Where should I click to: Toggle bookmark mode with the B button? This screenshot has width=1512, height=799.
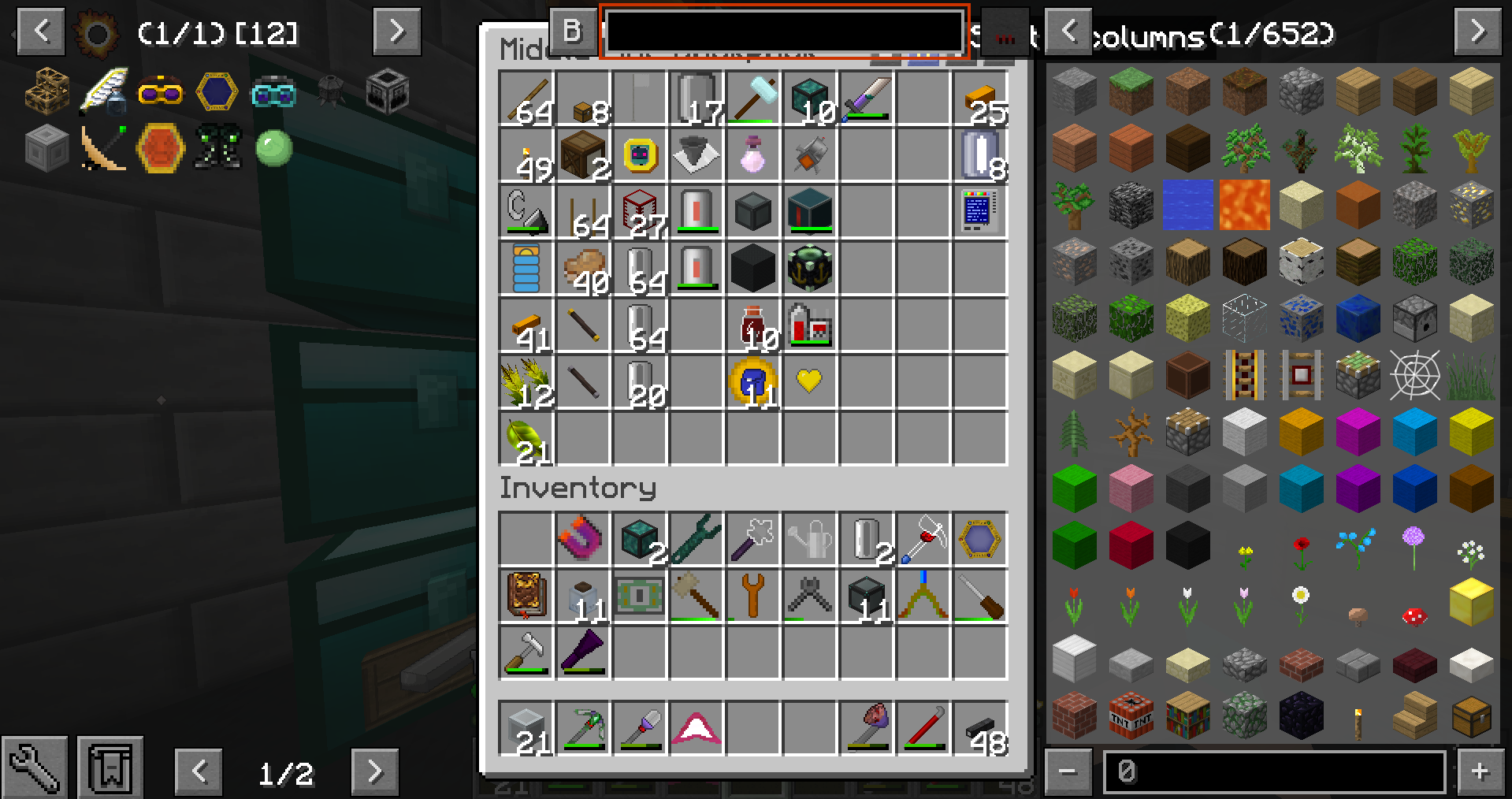tap(573, 32)
